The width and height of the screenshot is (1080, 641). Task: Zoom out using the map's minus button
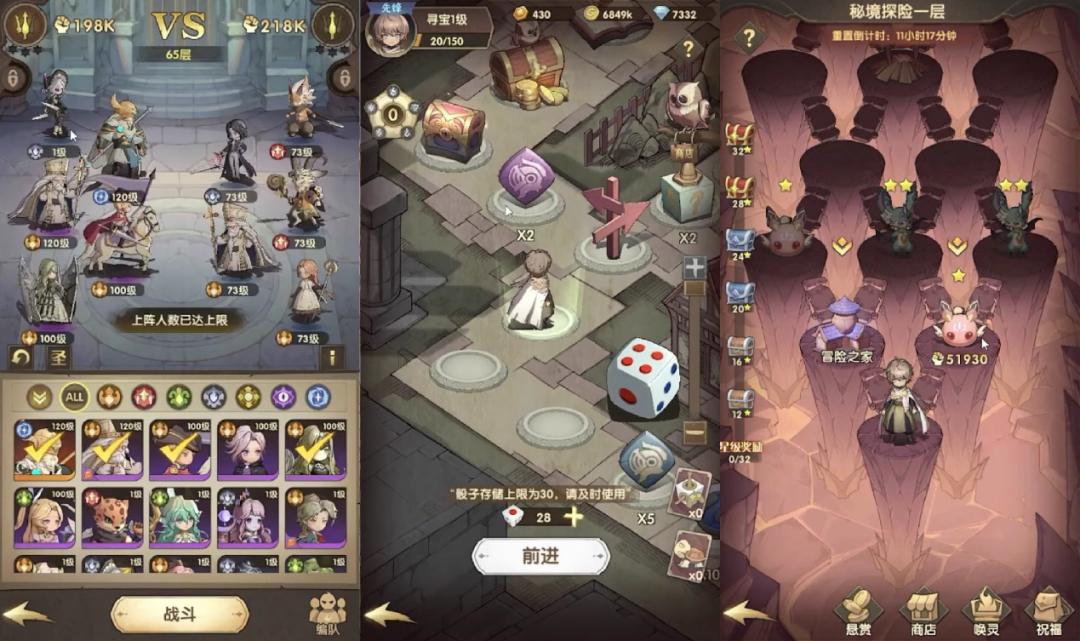[694, 433]
